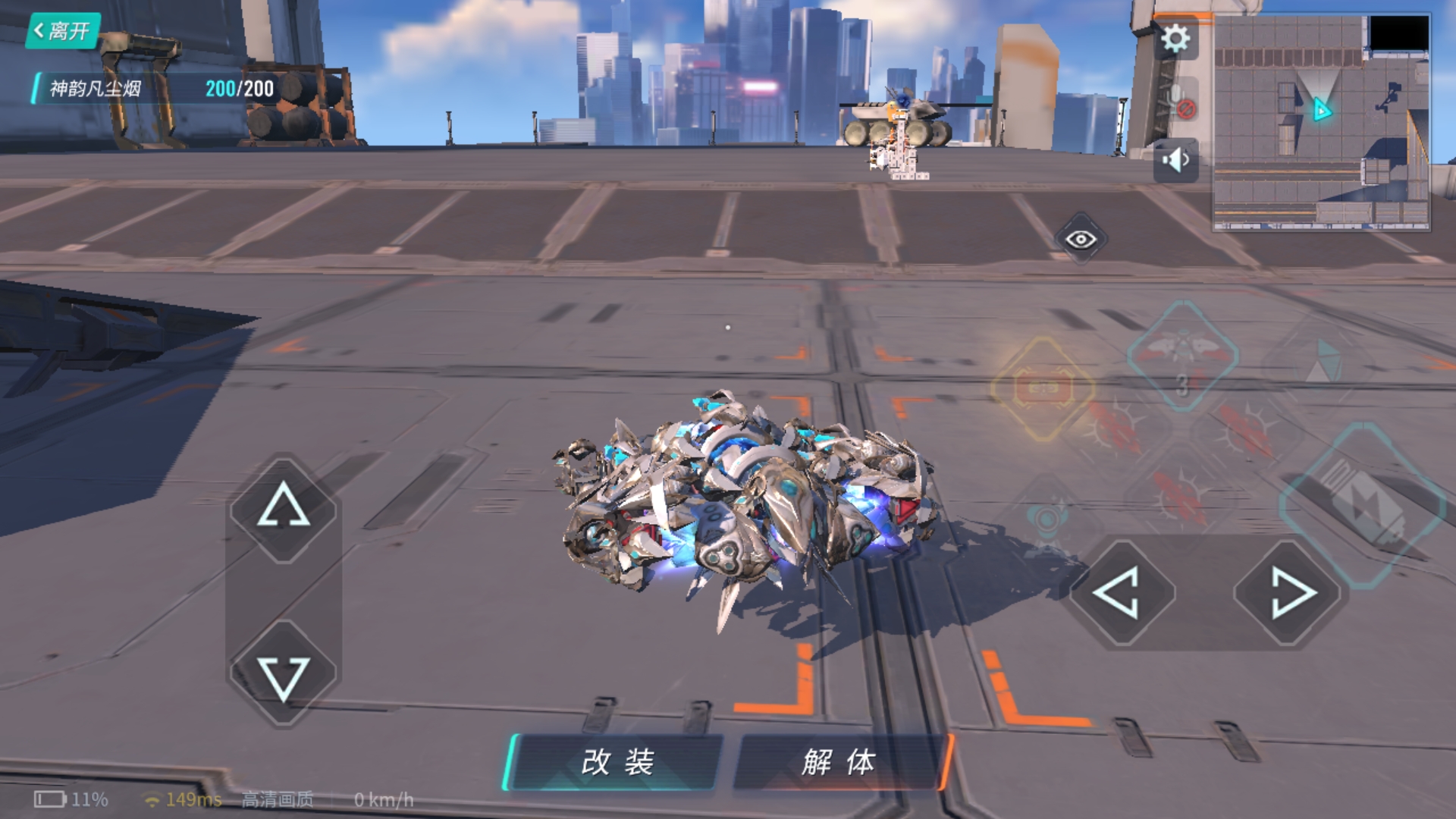Activate the winged drone ability with count 3
Viewport: 1456px width, 819px height.
coord(1183,356)
